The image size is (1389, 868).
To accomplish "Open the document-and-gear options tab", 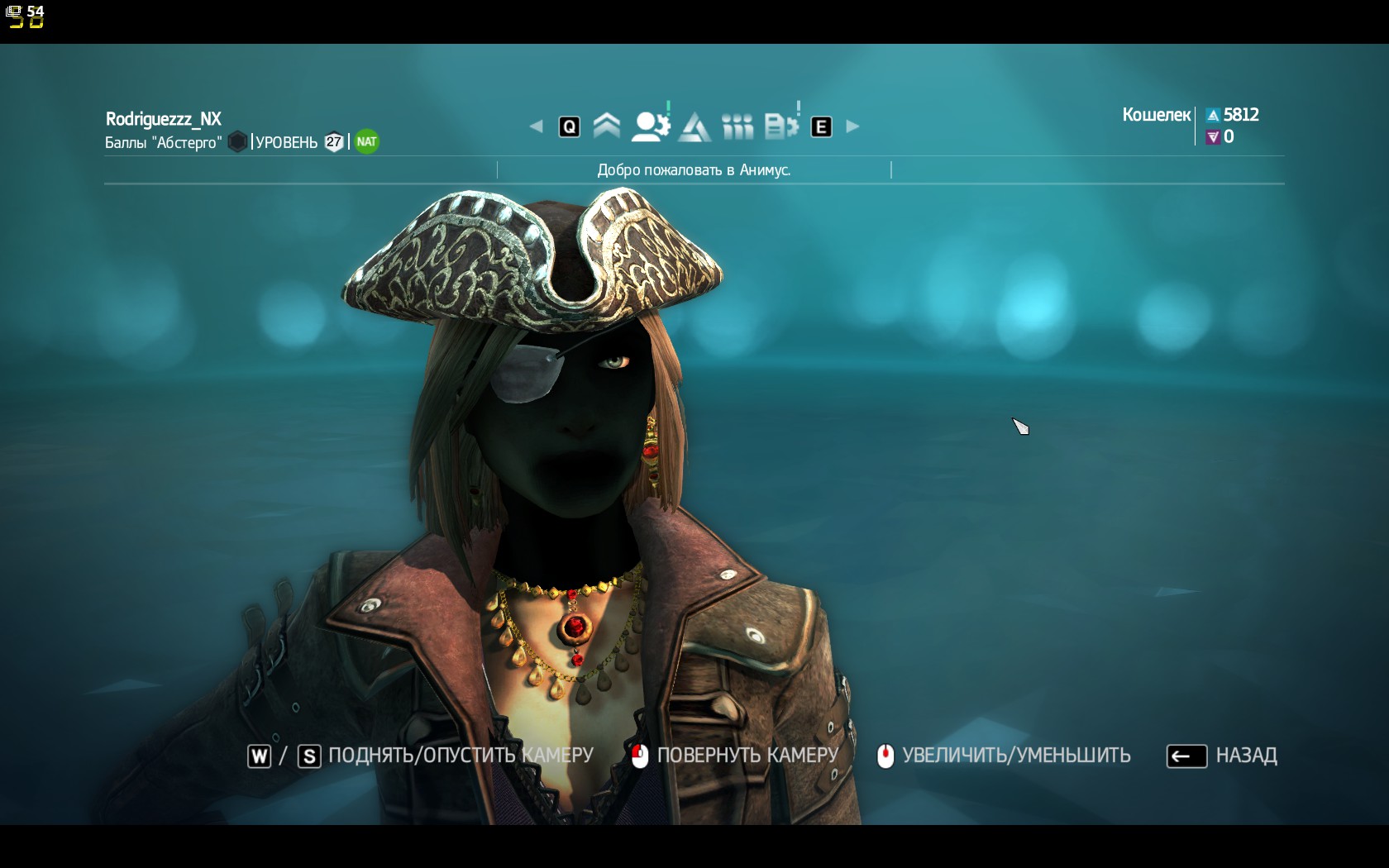I will [x=780, y=126].
